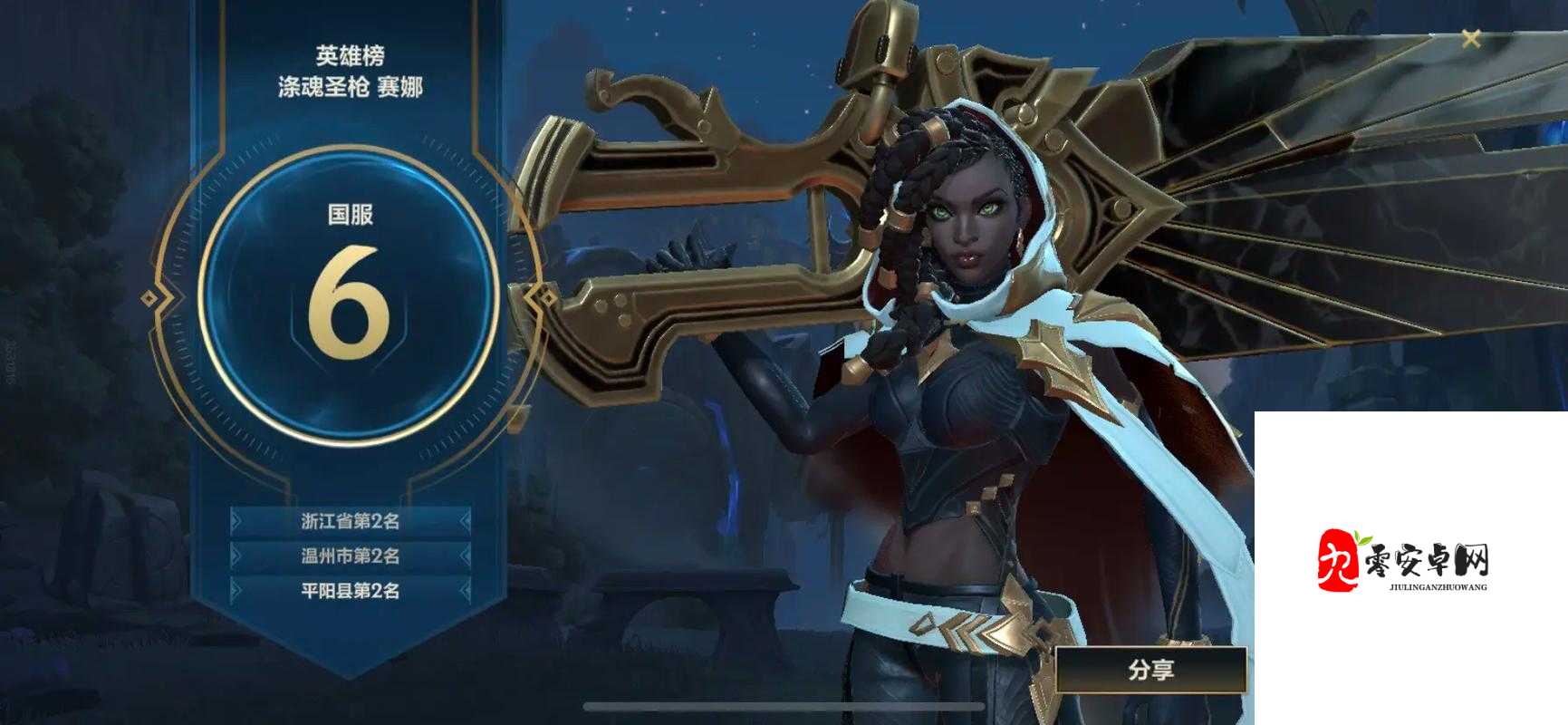Select the 浙江省第2名 ranking row
Viewport: 1568px width, 725px height.
pyautogui.click(x=351, y=521)
